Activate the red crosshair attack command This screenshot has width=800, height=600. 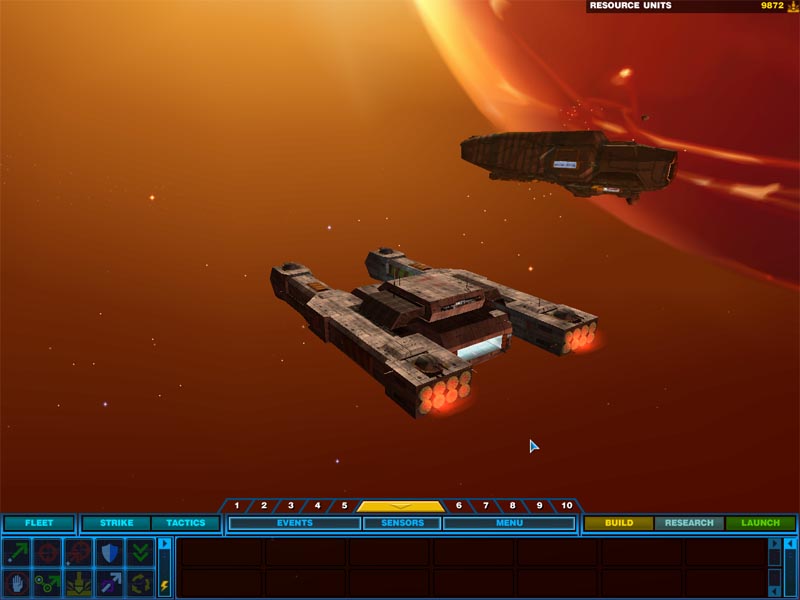(x=47, y=551)
